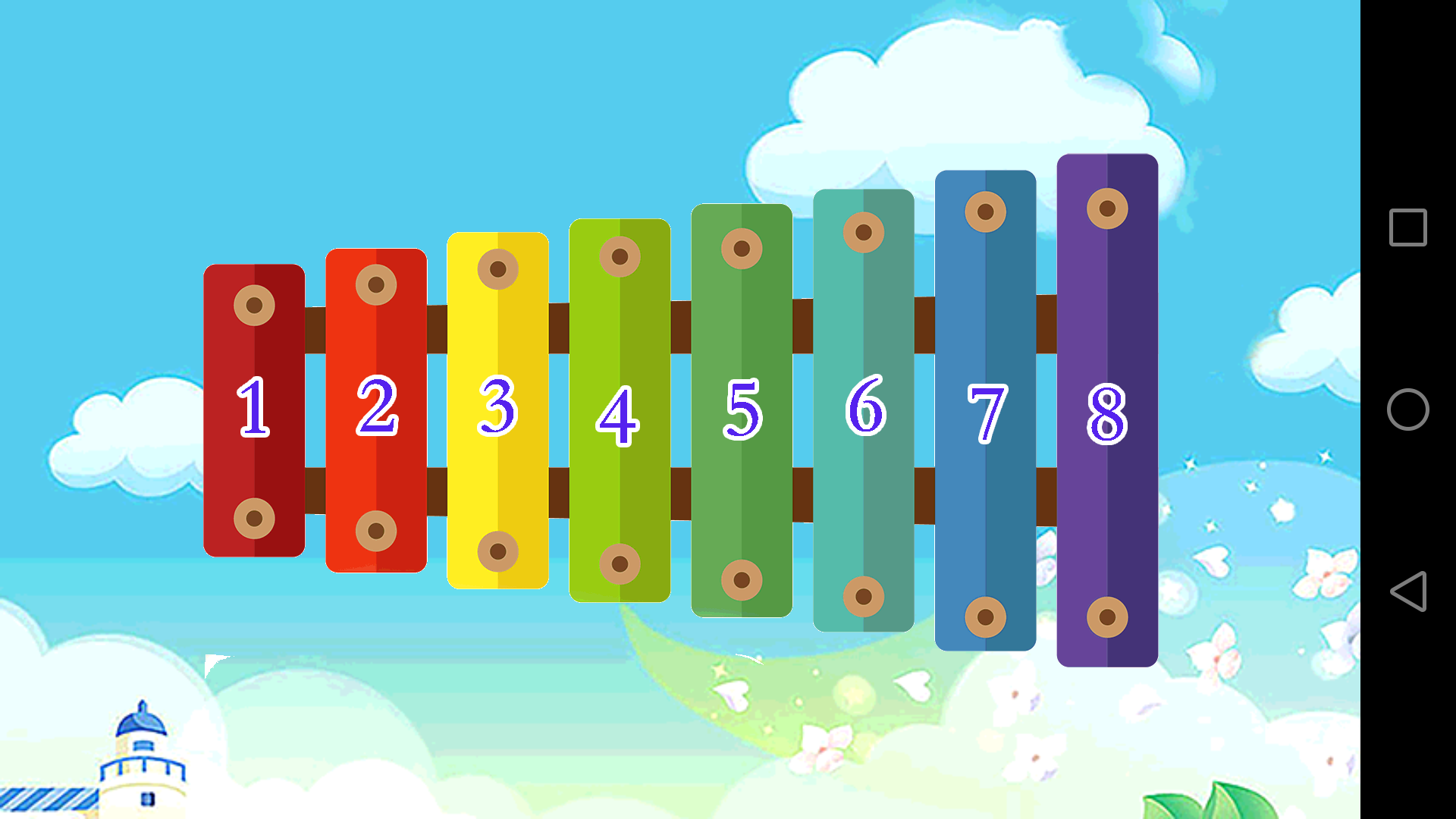The width and height of the screenshot is (1456, 819).
Task: Play the orange-red bar numbered 2
Action: (376, 410)
